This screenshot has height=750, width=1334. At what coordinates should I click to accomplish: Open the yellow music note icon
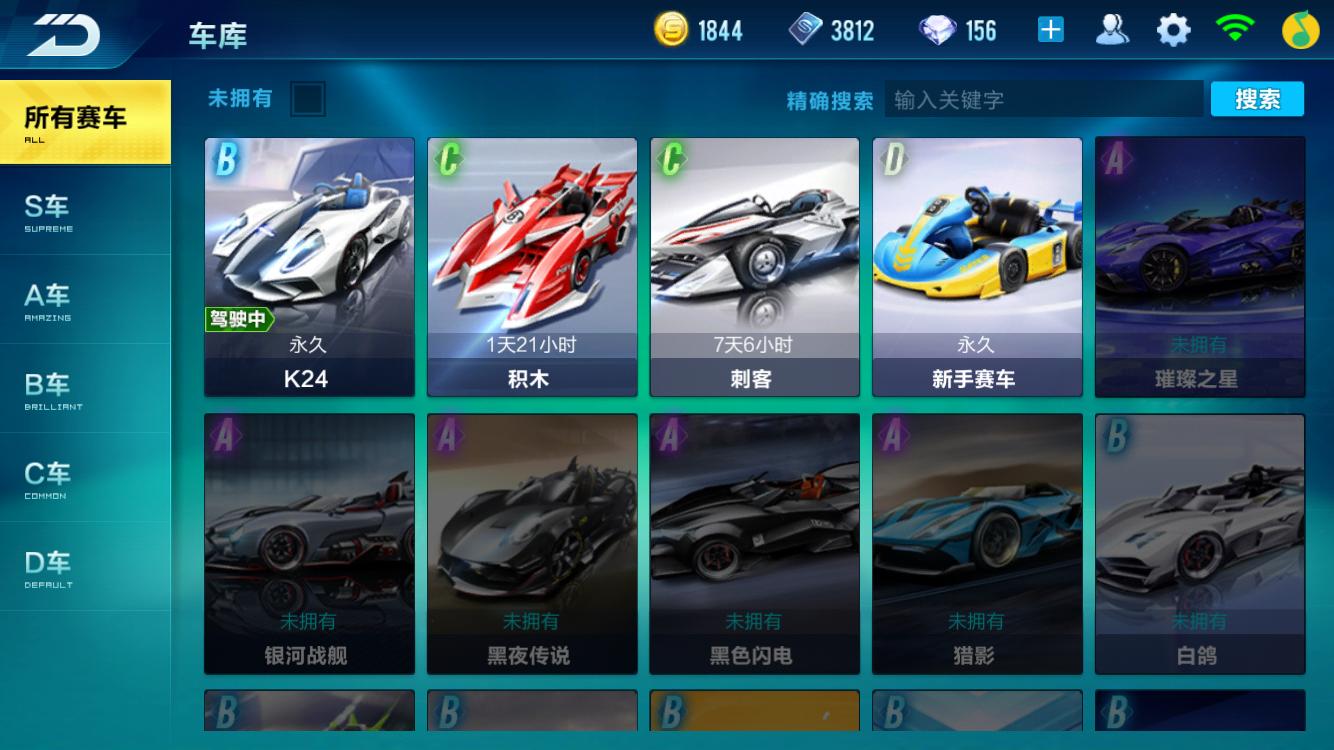1300,31
